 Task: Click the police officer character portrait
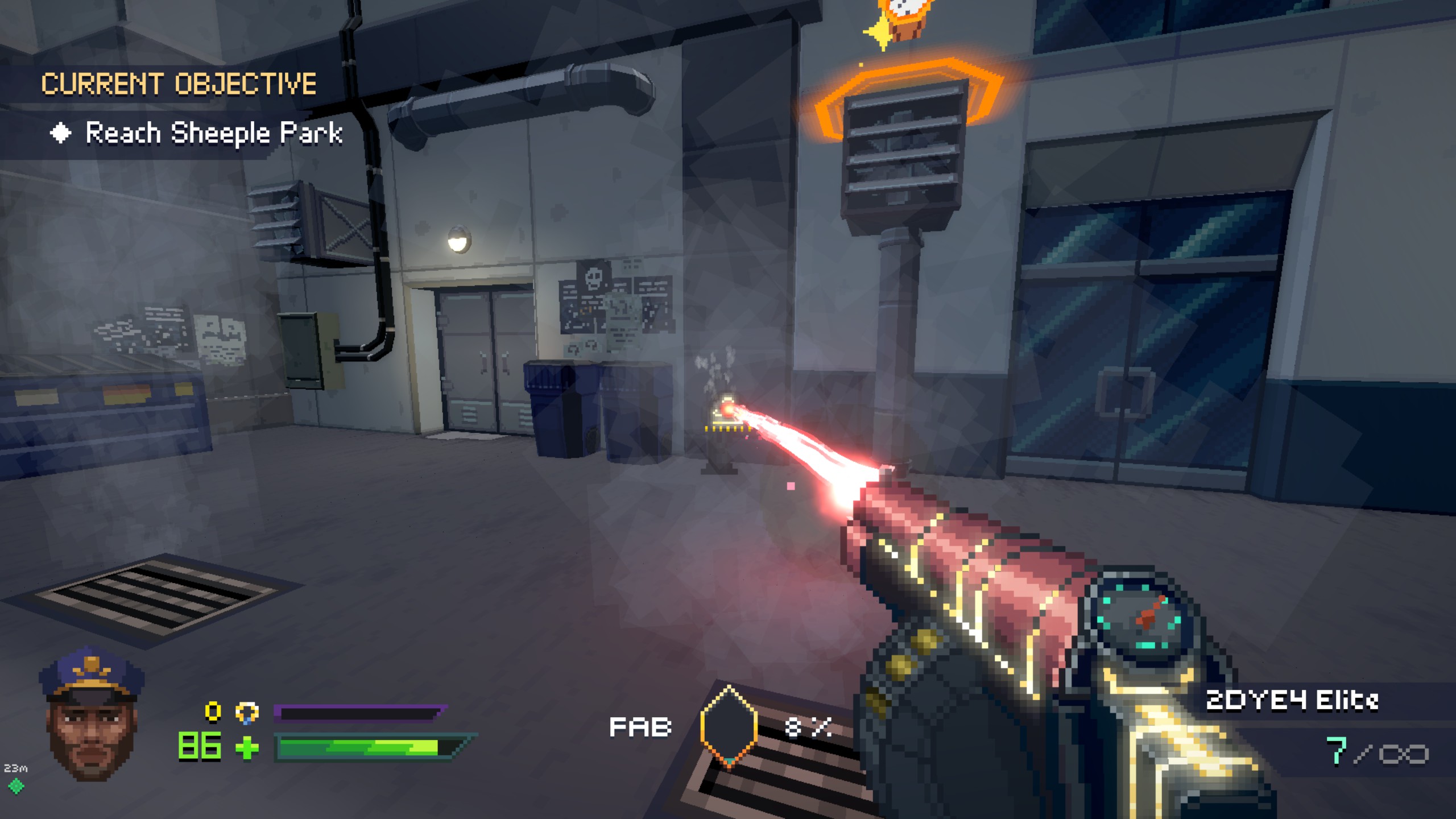pyautogui.click(x=92, y=717)
